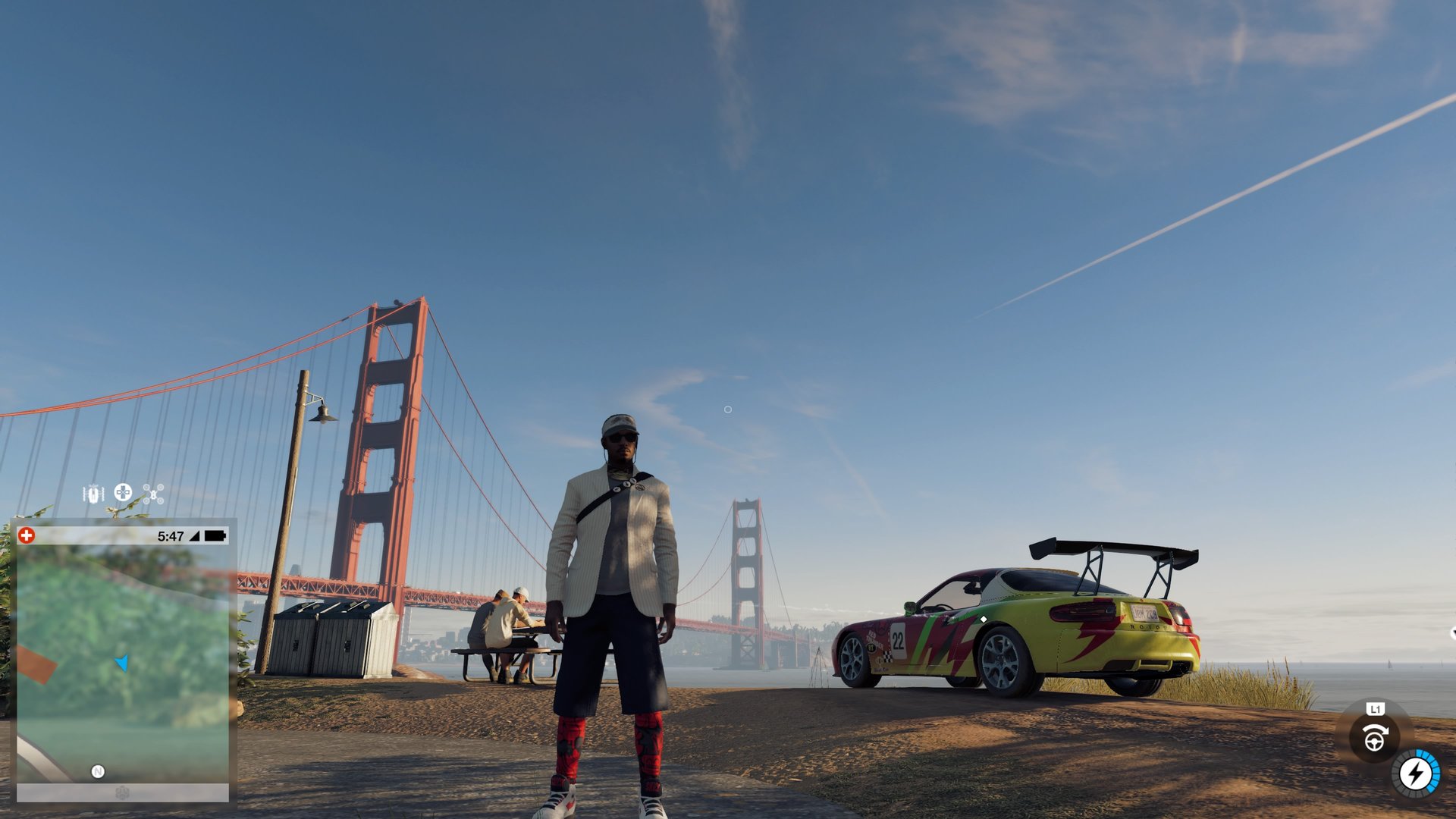The height and width of the screenshot is (819, 1456).
Task: Select the Quadcopter drone icon
Action: [x=155, y=494]
